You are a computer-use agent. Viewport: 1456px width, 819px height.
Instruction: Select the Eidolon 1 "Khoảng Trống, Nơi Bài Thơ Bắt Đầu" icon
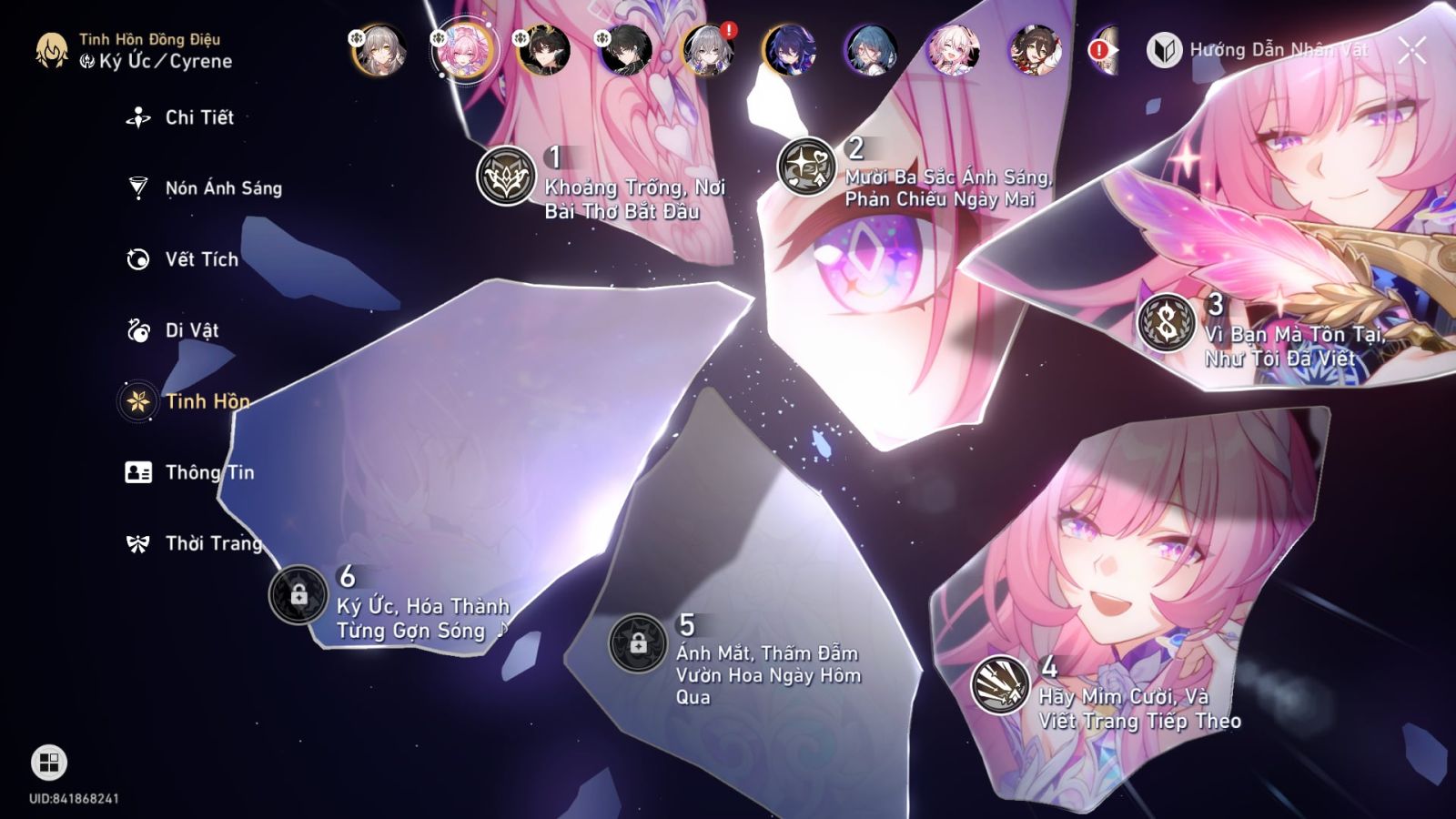pyautogui.click(x=505, y=175)
